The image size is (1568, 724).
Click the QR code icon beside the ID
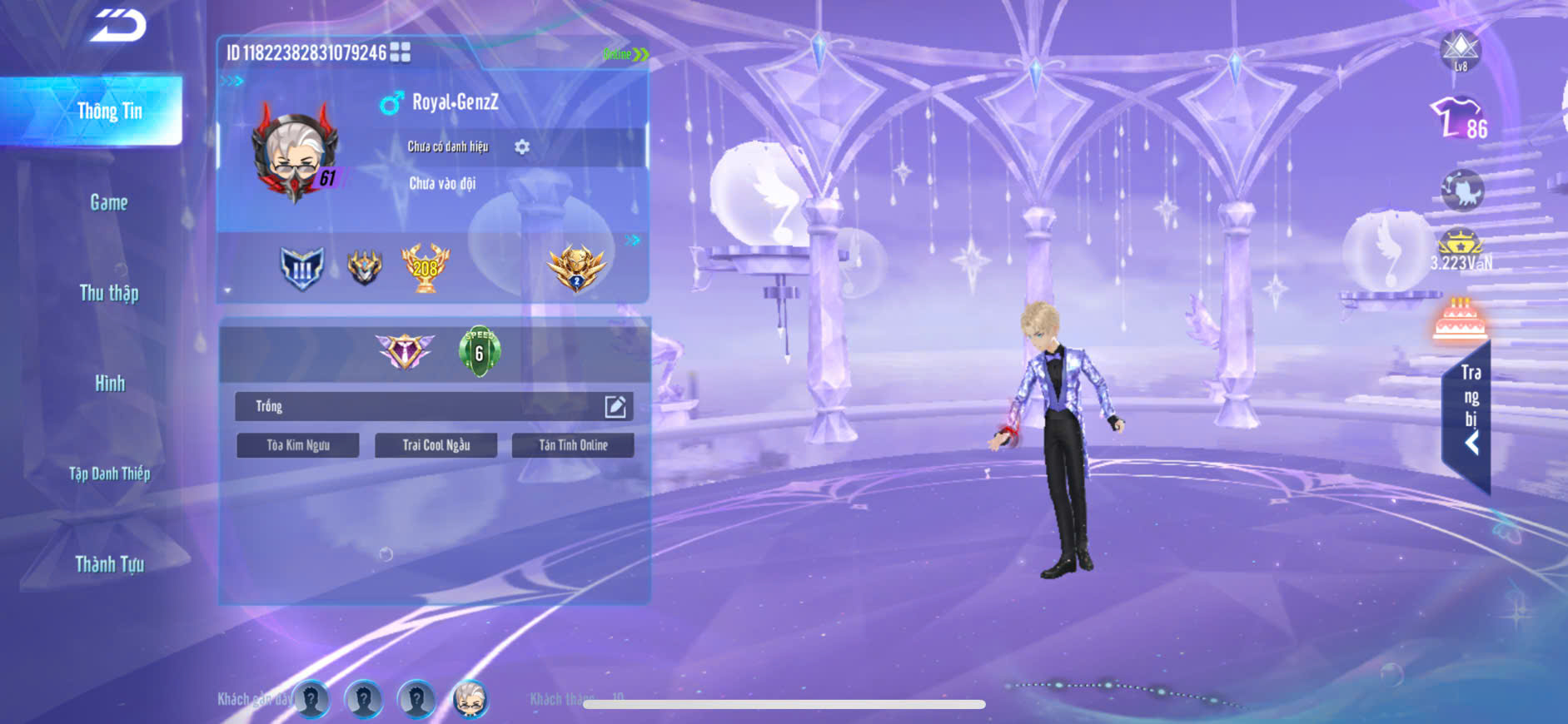point(401,52)
